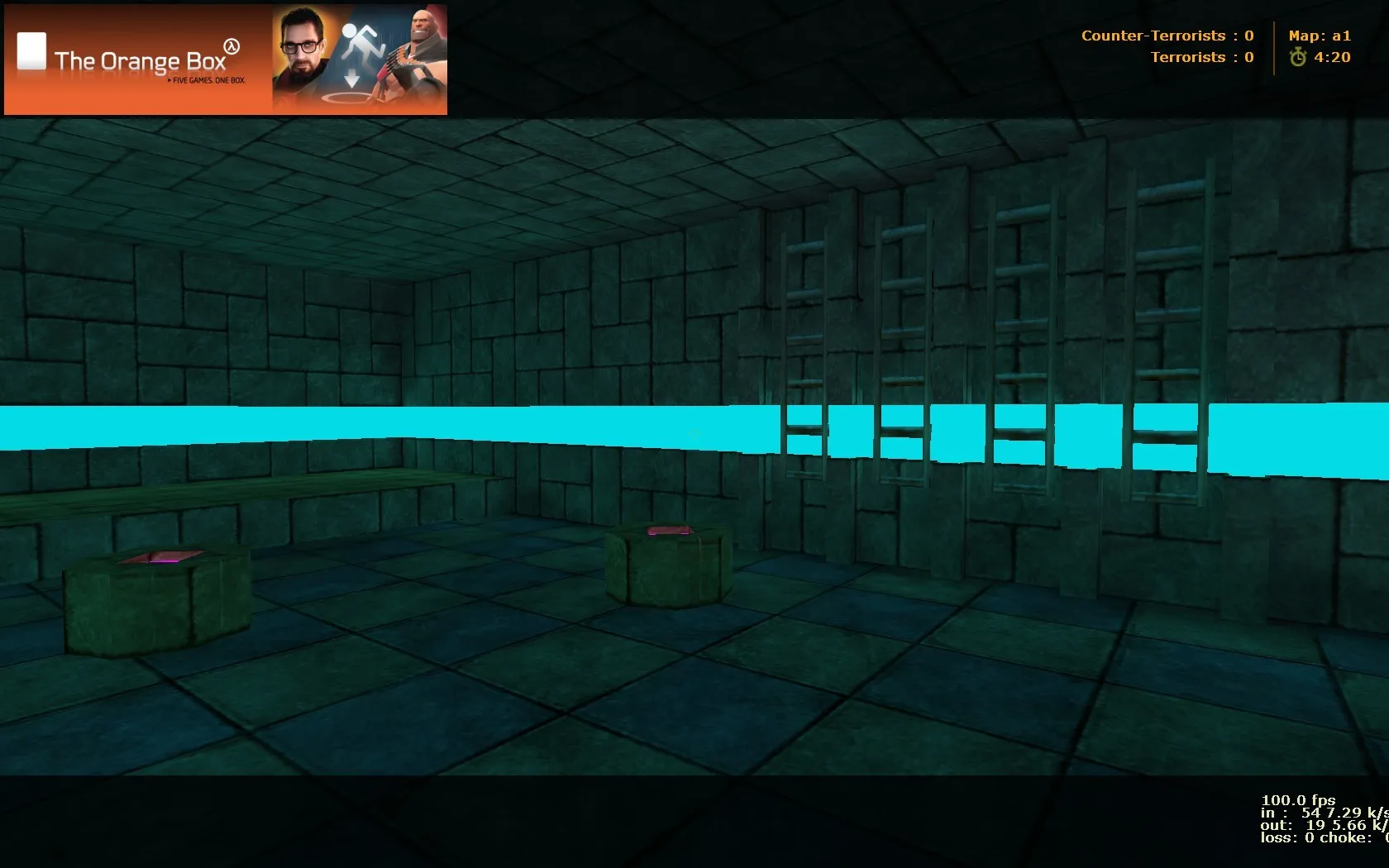Toggle the Counter-Terrorists score display

1167,36
